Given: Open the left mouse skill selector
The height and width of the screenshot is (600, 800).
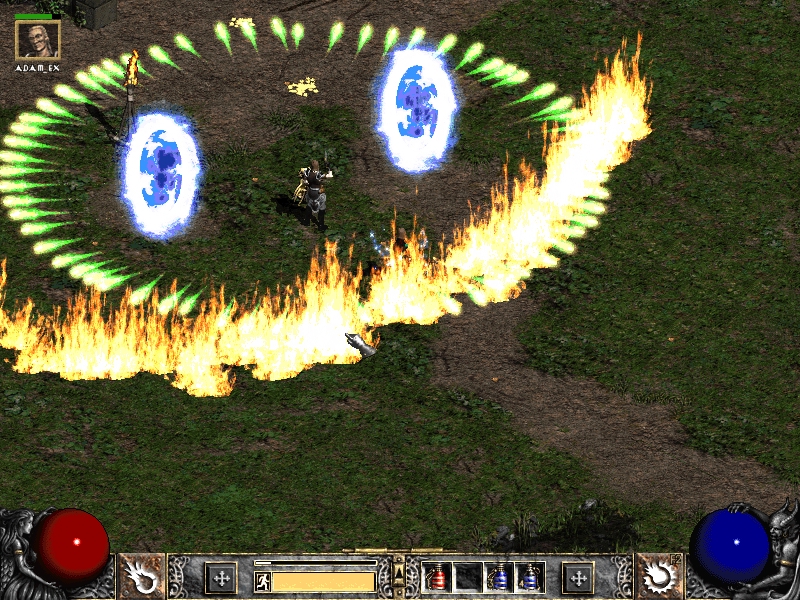Looking at the screenshot, I should (x=142, y=577).
